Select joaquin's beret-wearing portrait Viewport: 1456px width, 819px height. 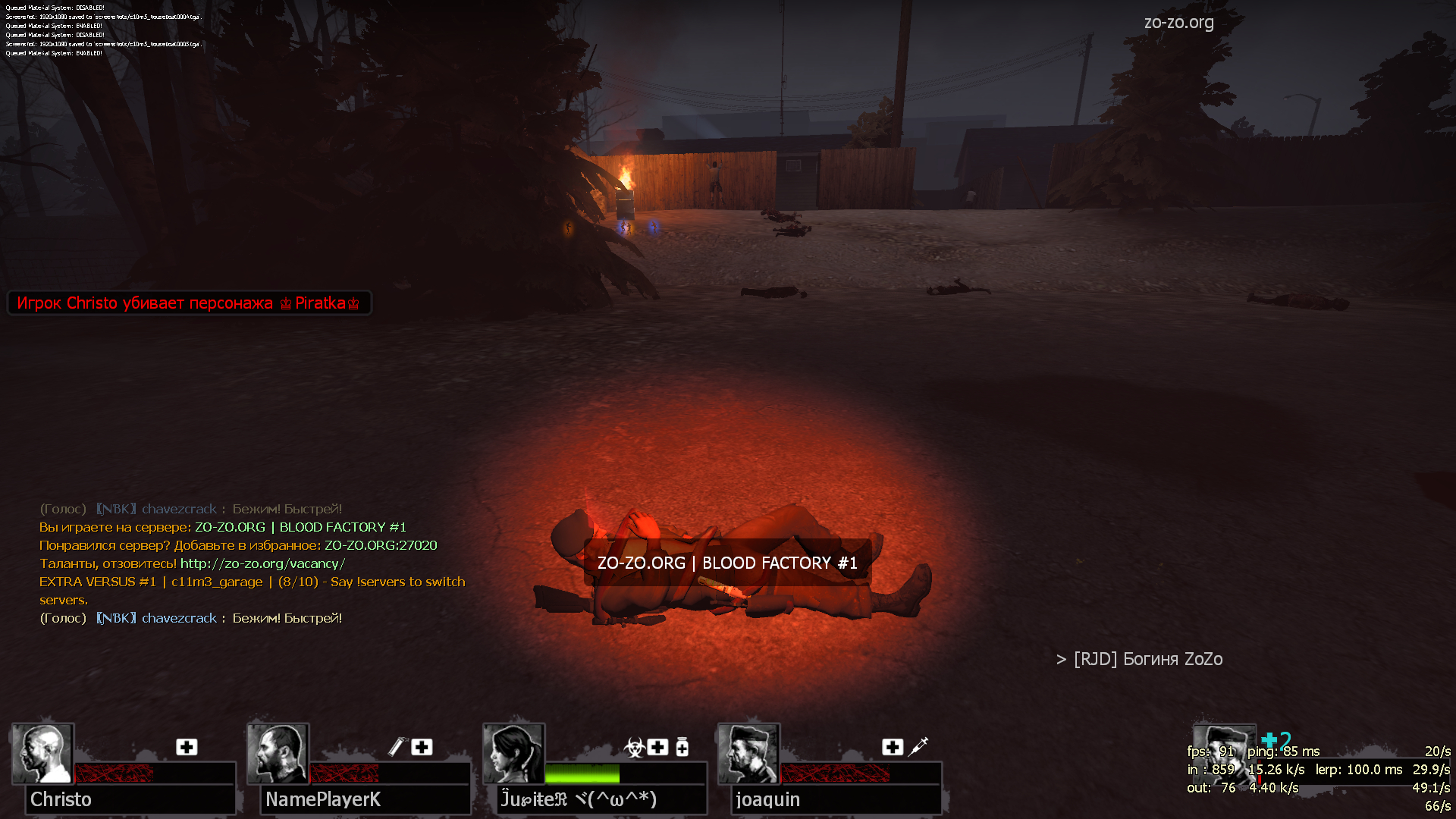point(748,753)
